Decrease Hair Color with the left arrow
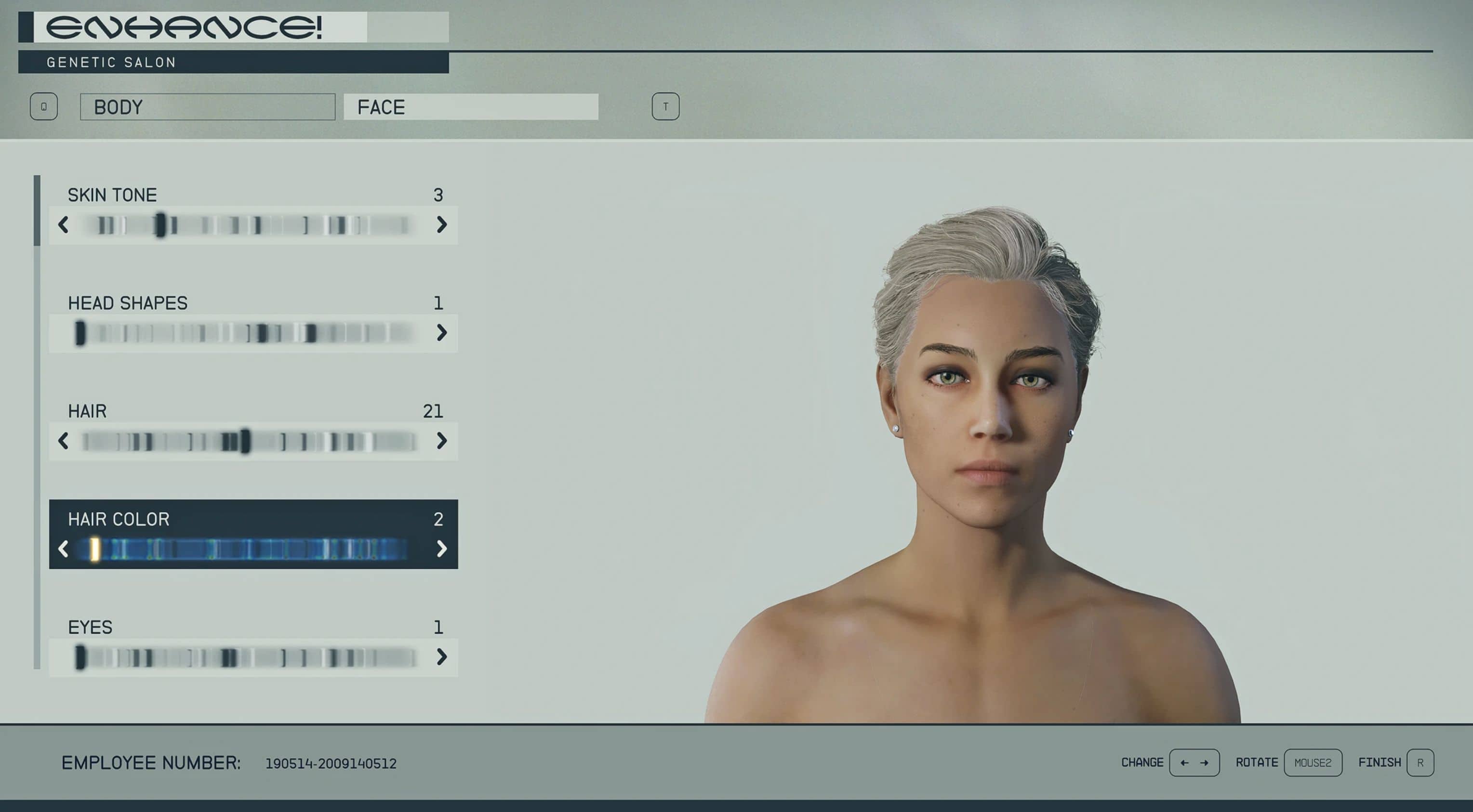 64,549
